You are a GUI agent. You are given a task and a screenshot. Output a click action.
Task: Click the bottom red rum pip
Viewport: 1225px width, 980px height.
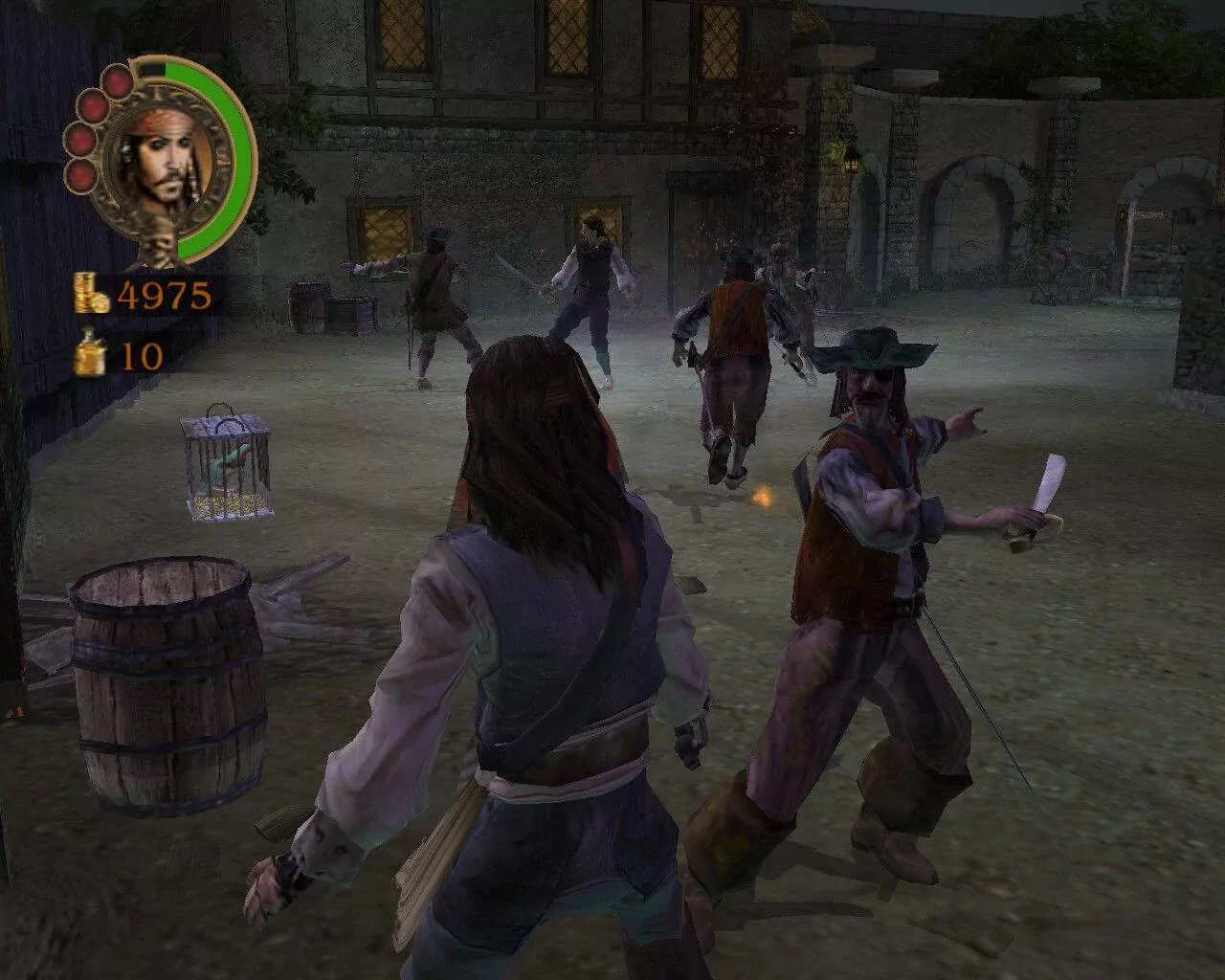pos(80,176)
